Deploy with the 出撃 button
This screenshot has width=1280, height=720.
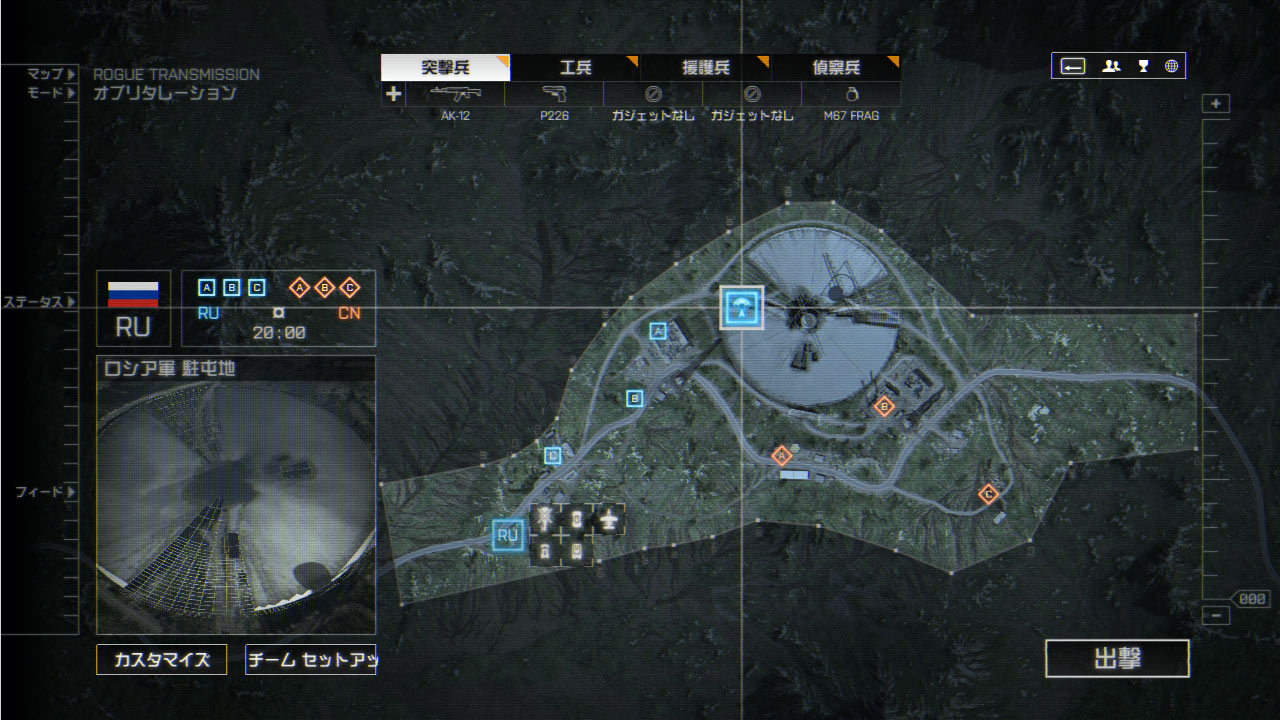[x=1117, y=659]
